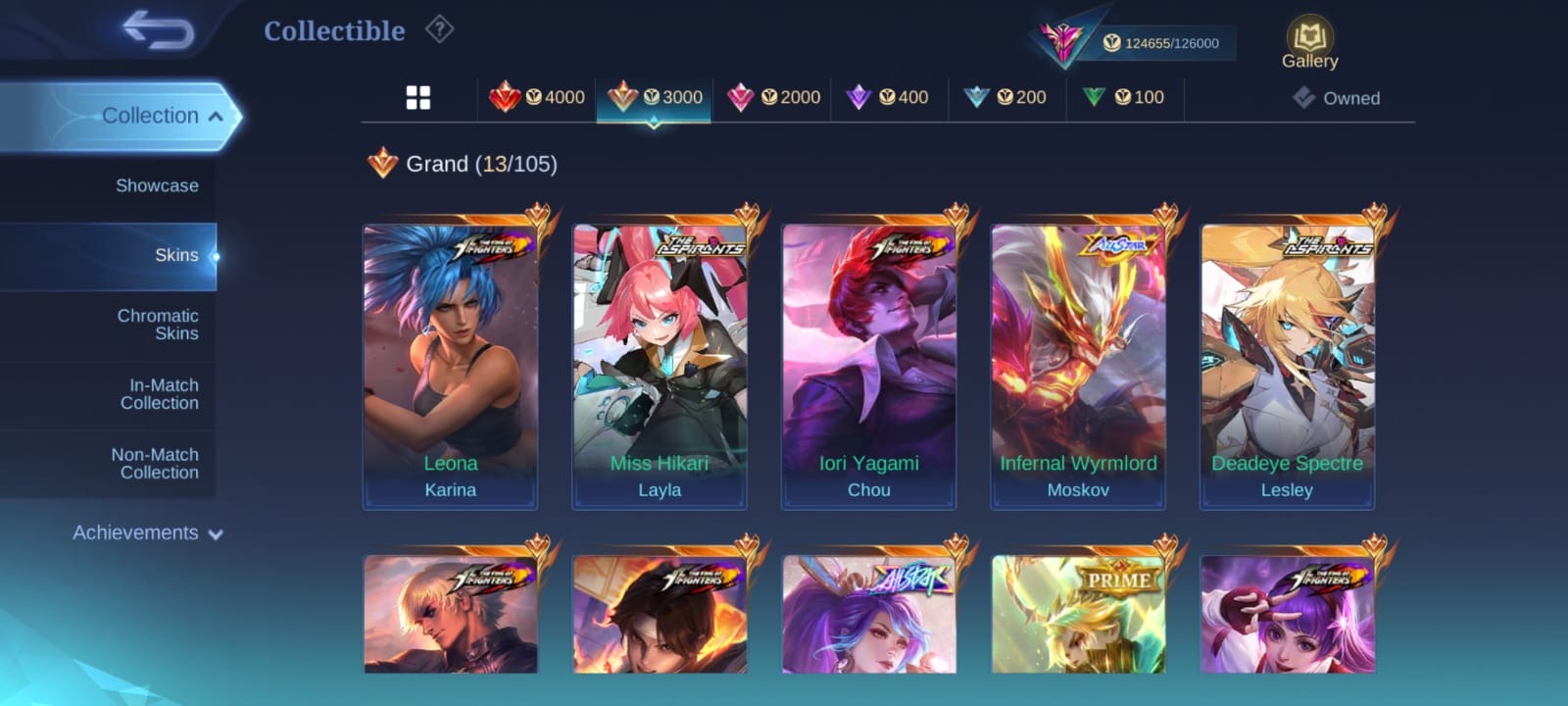The width and height of the screenshot is (1568, 706).
Task: Open the Gallery
Action: pos(1309,44)
